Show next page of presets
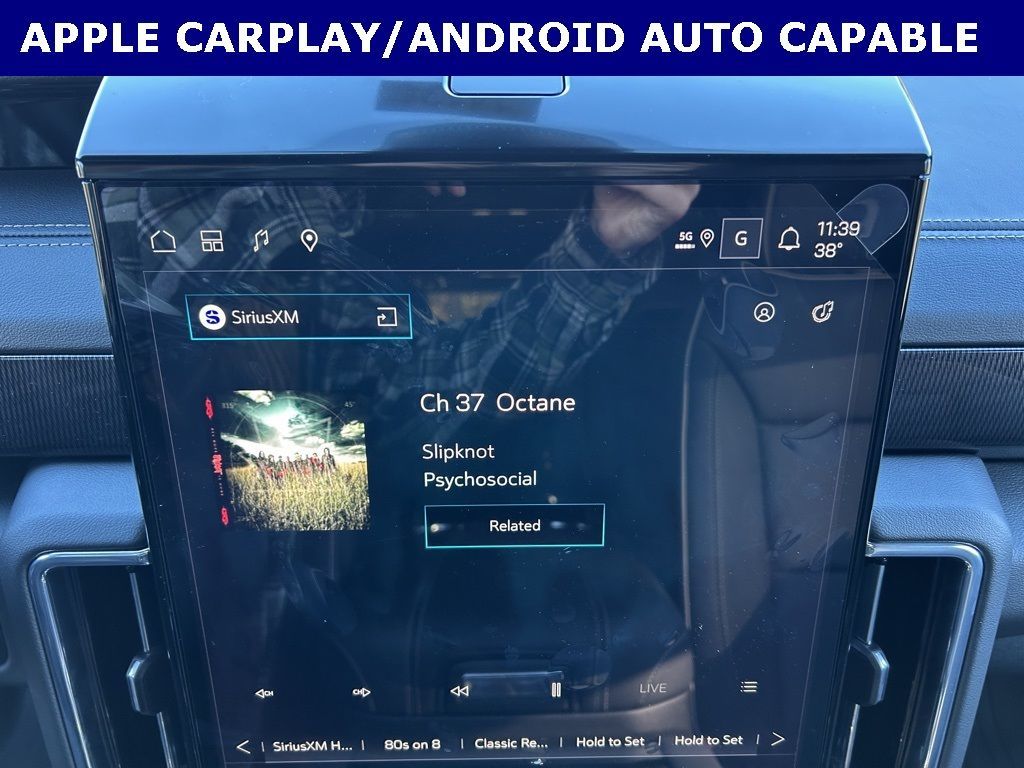Screen dimensions: 1024x768 pyautogui.click(x=777, y=739)
